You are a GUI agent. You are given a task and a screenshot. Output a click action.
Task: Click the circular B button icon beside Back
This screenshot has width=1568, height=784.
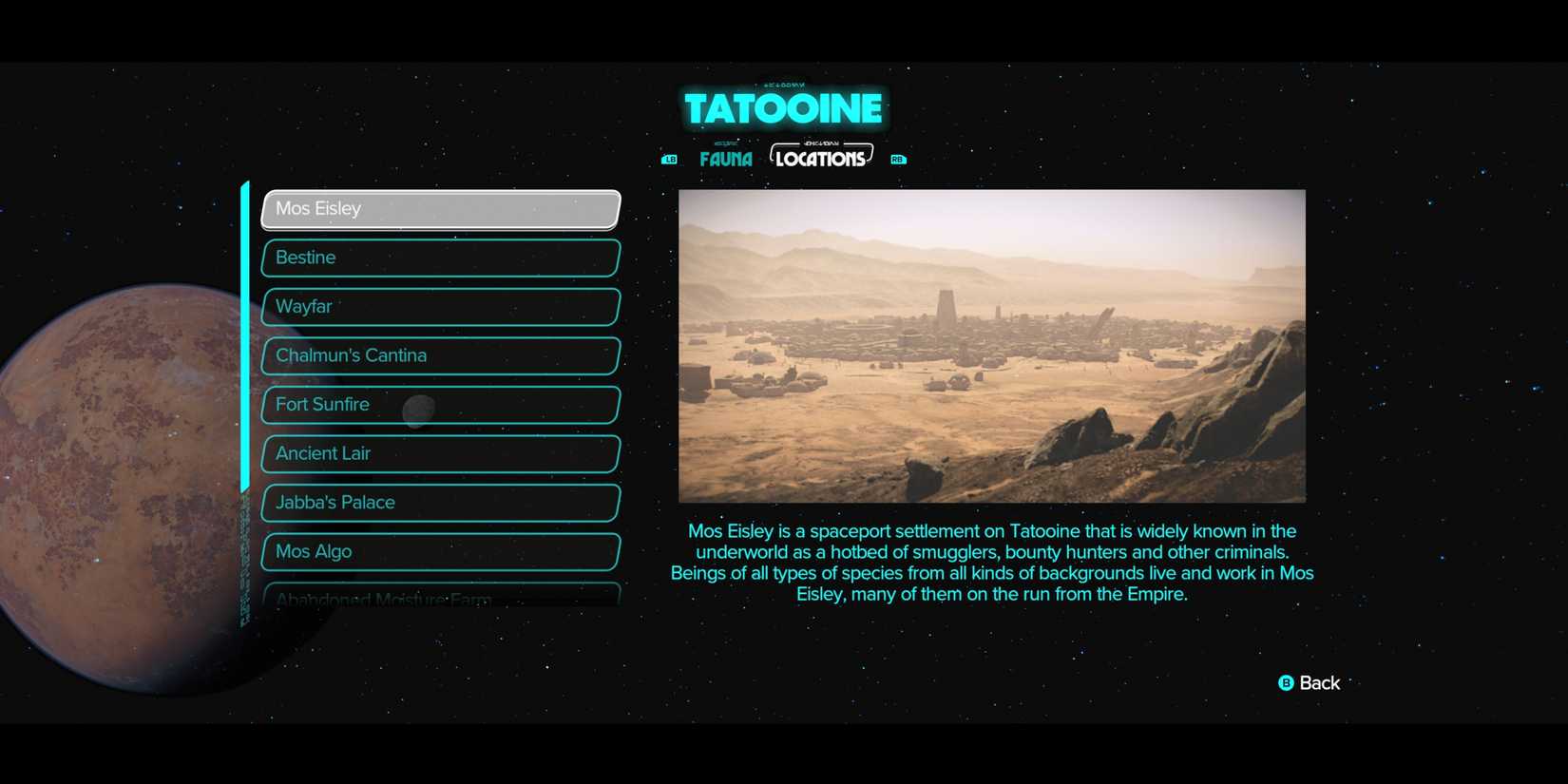point(1285,682)
